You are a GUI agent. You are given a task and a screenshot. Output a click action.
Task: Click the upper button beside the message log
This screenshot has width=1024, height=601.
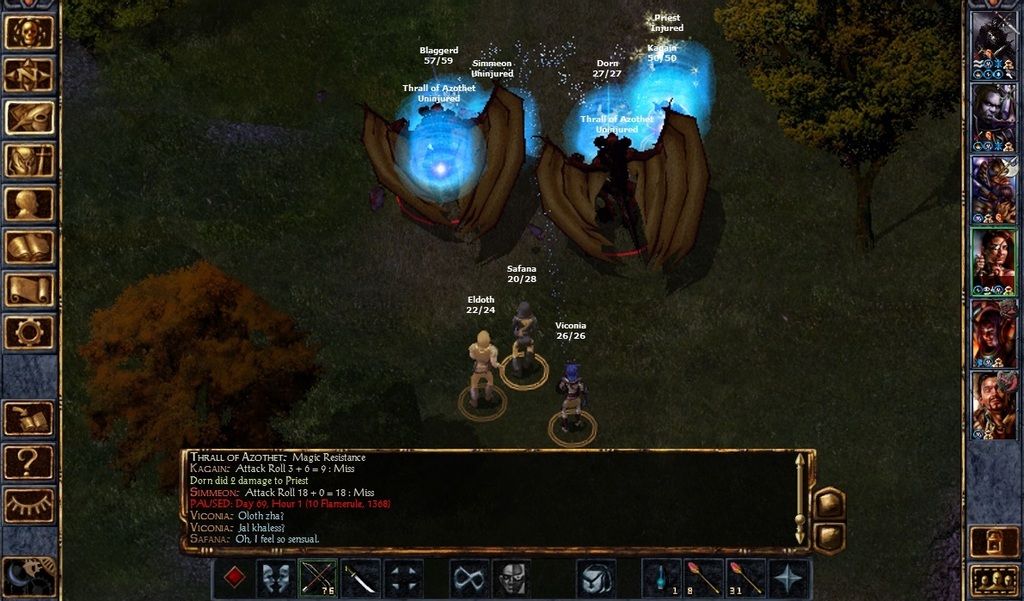tap(829, 503)
